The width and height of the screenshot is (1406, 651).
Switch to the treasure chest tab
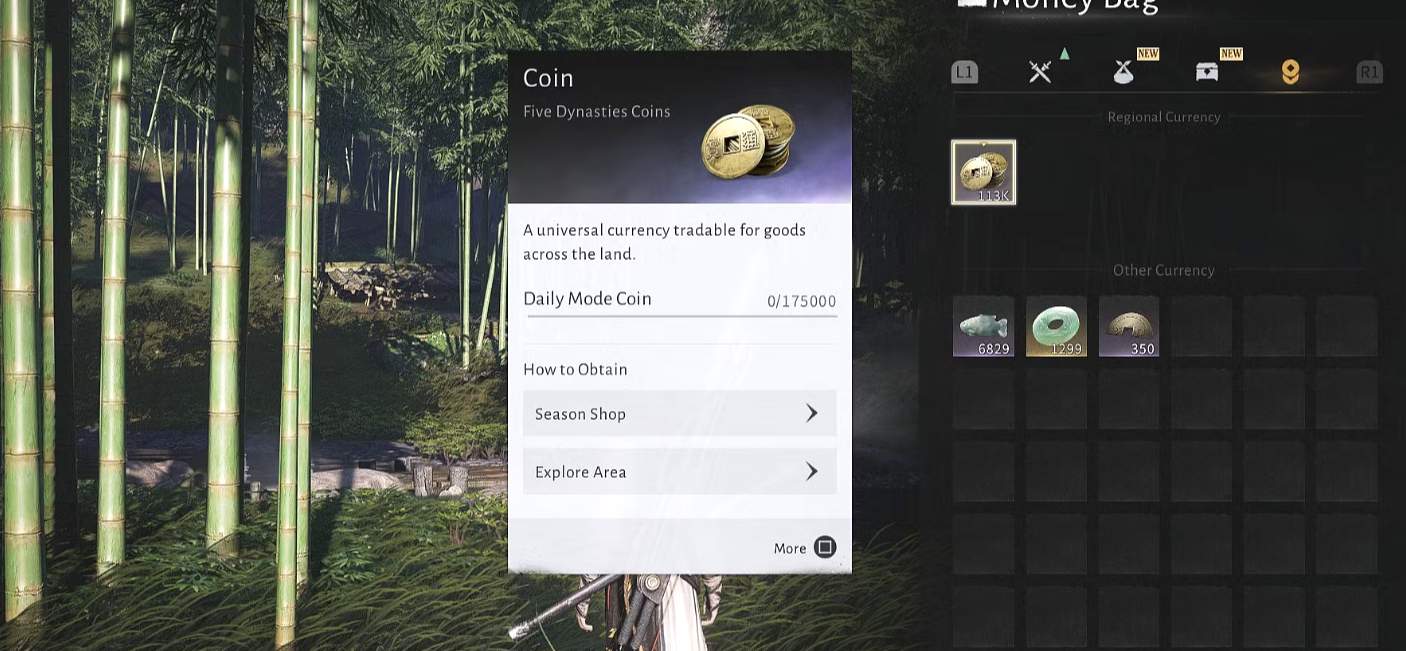[x=1207, y=71]
